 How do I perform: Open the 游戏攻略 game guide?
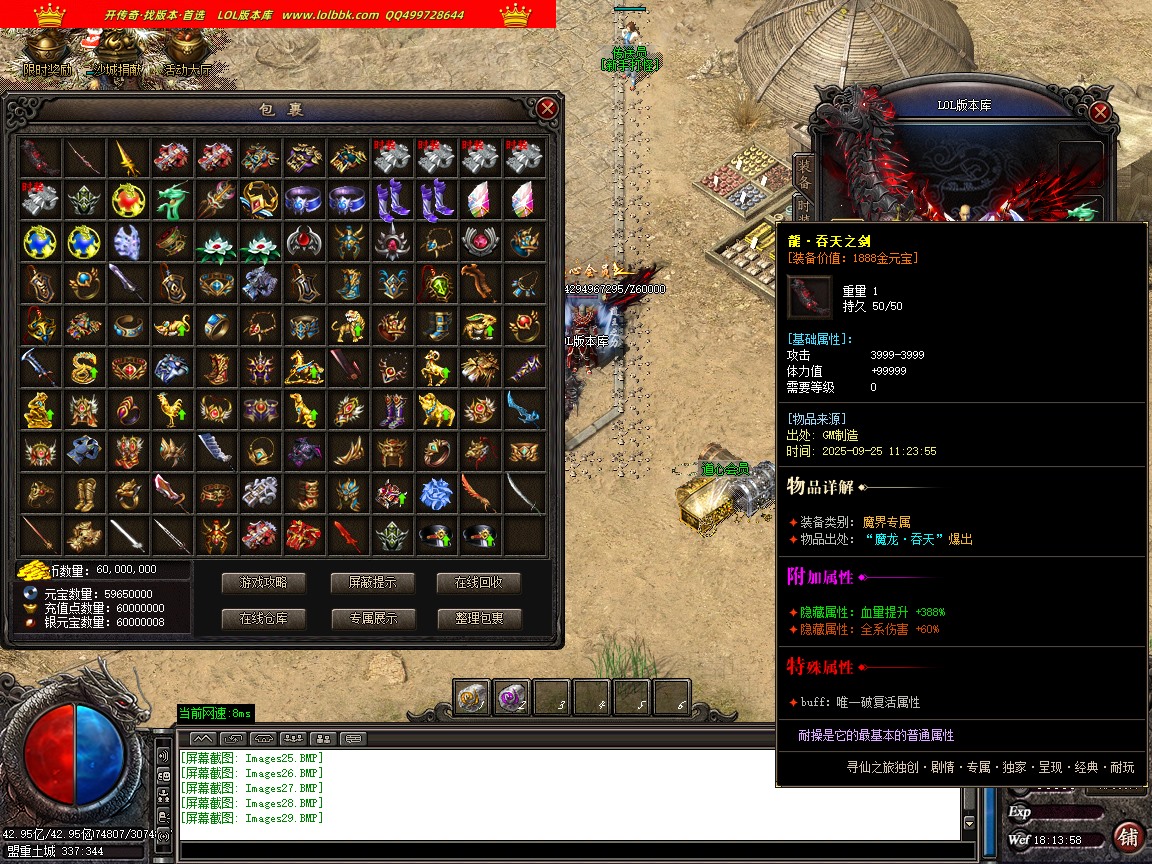point(263,583)
